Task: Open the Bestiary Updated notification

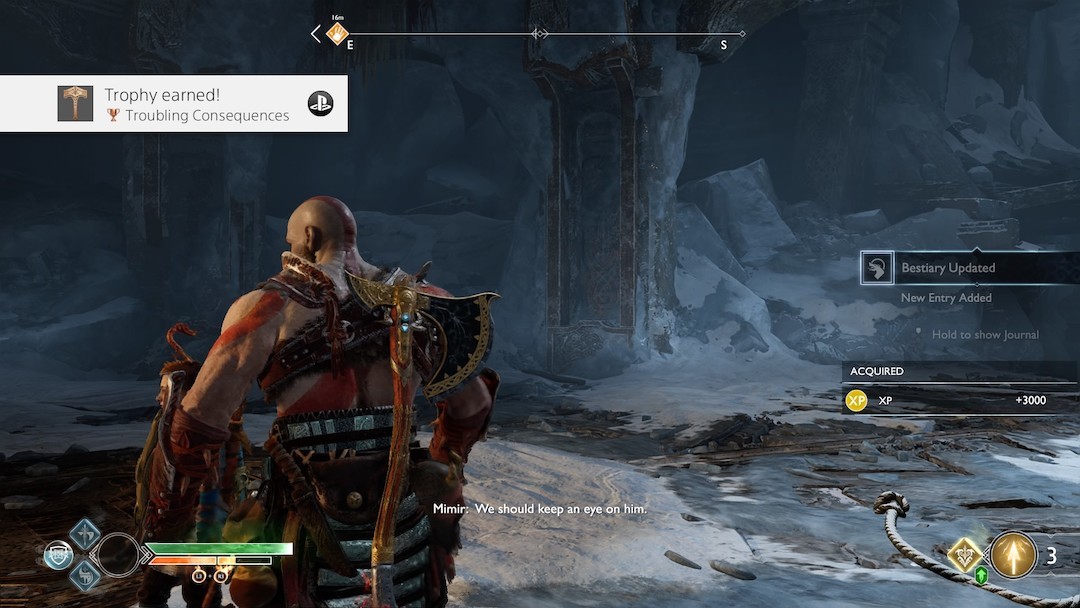Action: [947, 268]
